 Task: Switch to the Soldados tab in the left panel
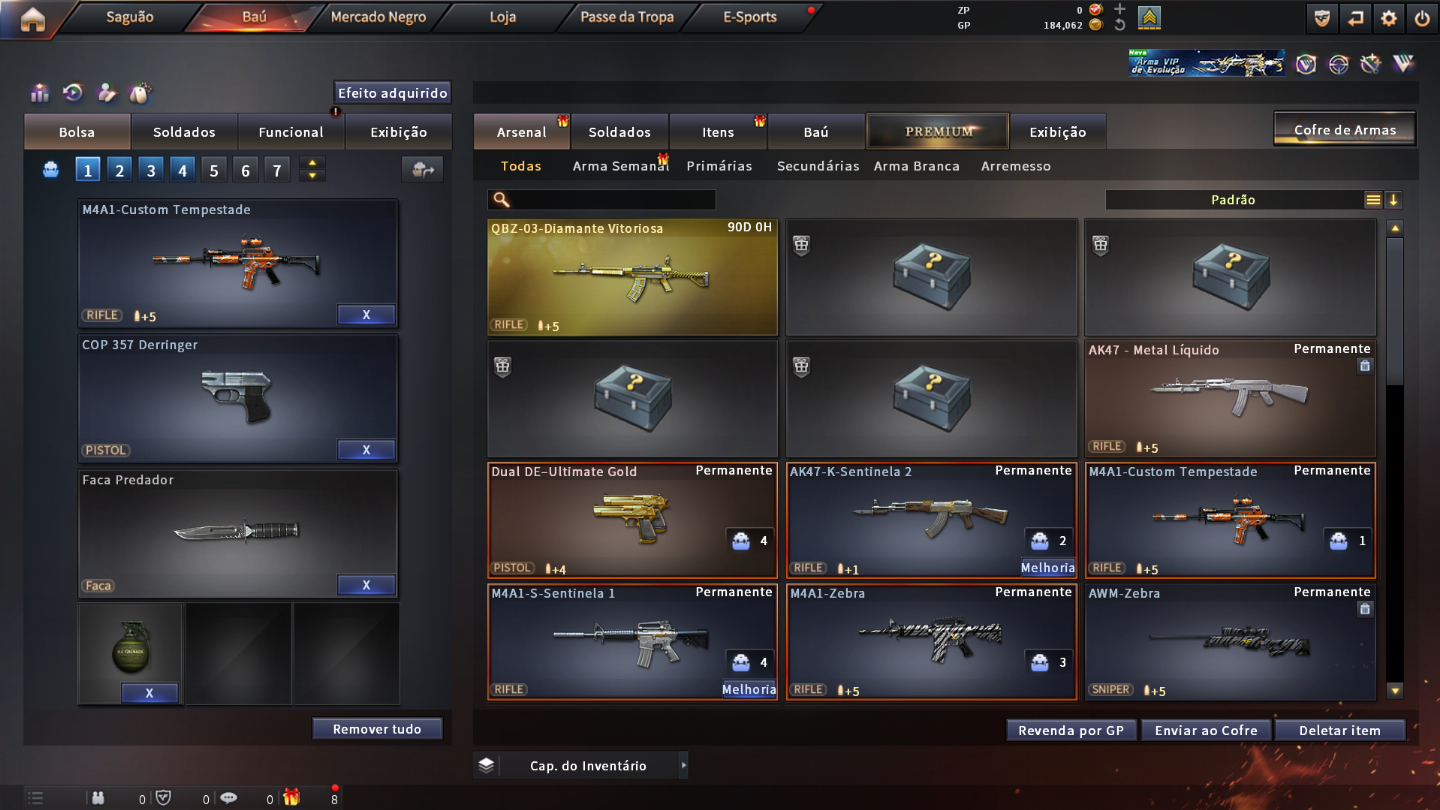pyautogui.click(x=184, y=132)
